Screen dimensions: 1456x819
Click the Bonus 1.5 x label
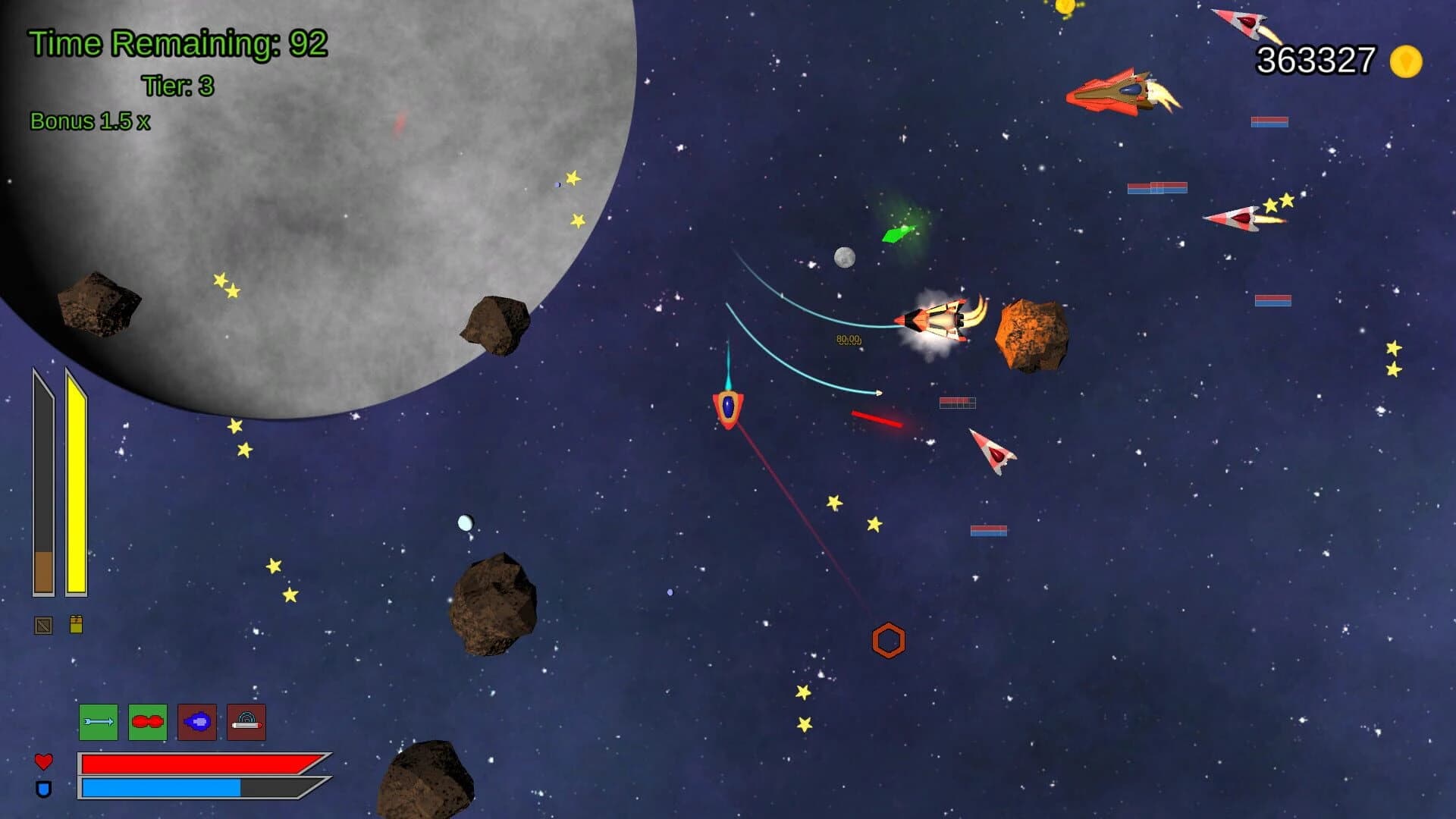tap(91, 120)
